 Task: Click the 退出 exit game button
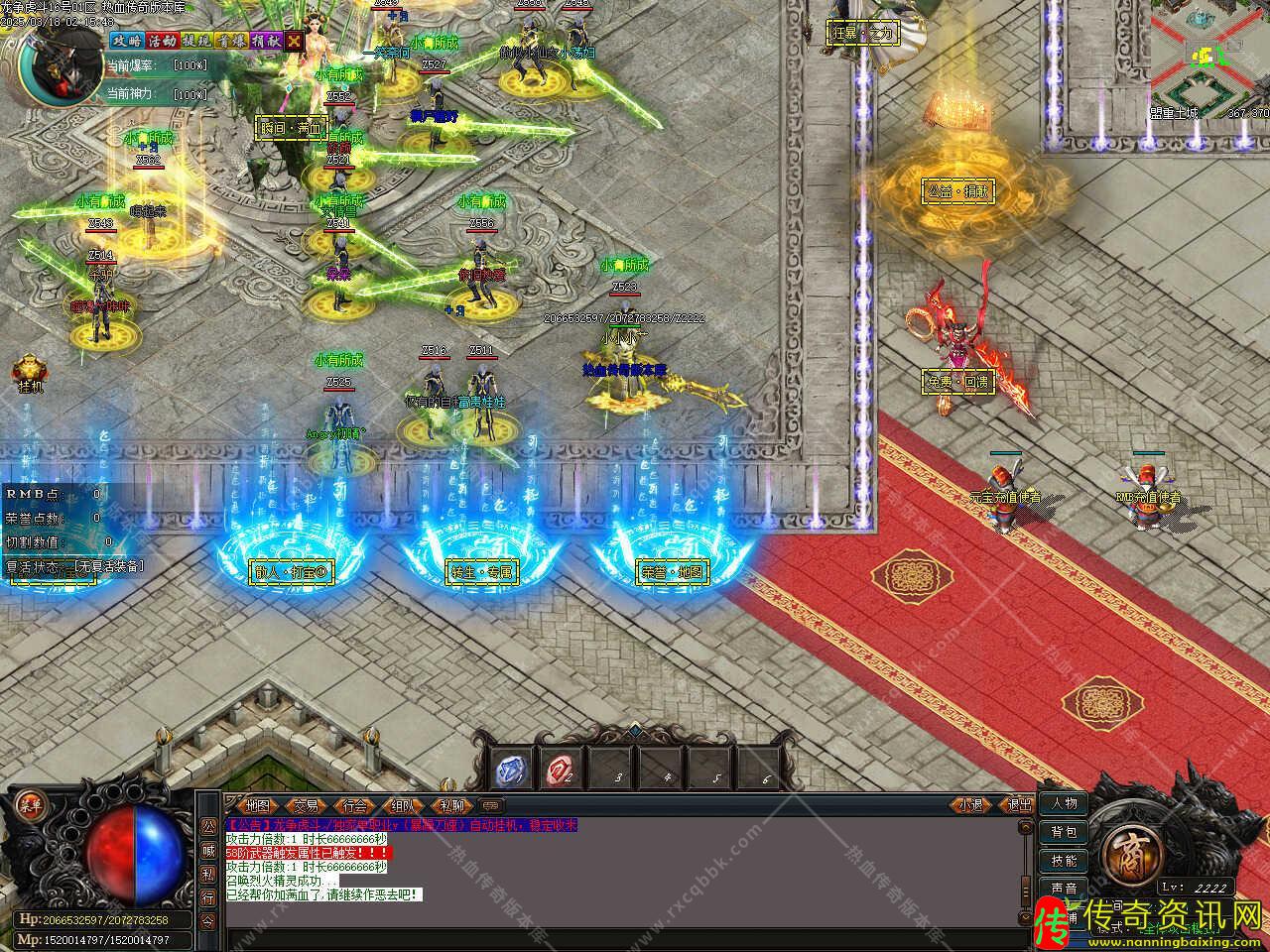coord(1019,805)
